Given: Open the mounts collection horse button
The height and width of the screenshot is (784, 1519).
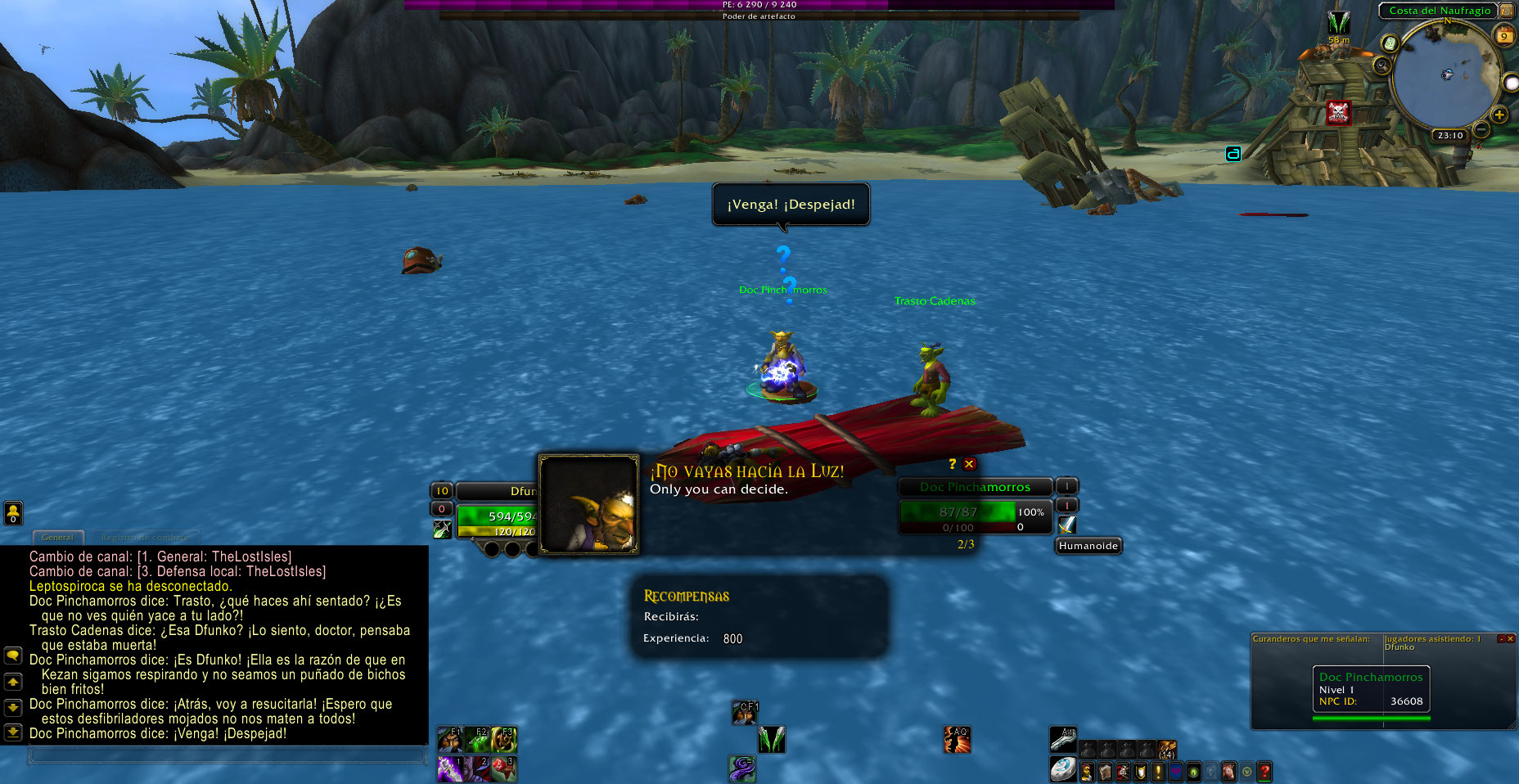Looking at the screenshot, I should [x=1228, y=771].
